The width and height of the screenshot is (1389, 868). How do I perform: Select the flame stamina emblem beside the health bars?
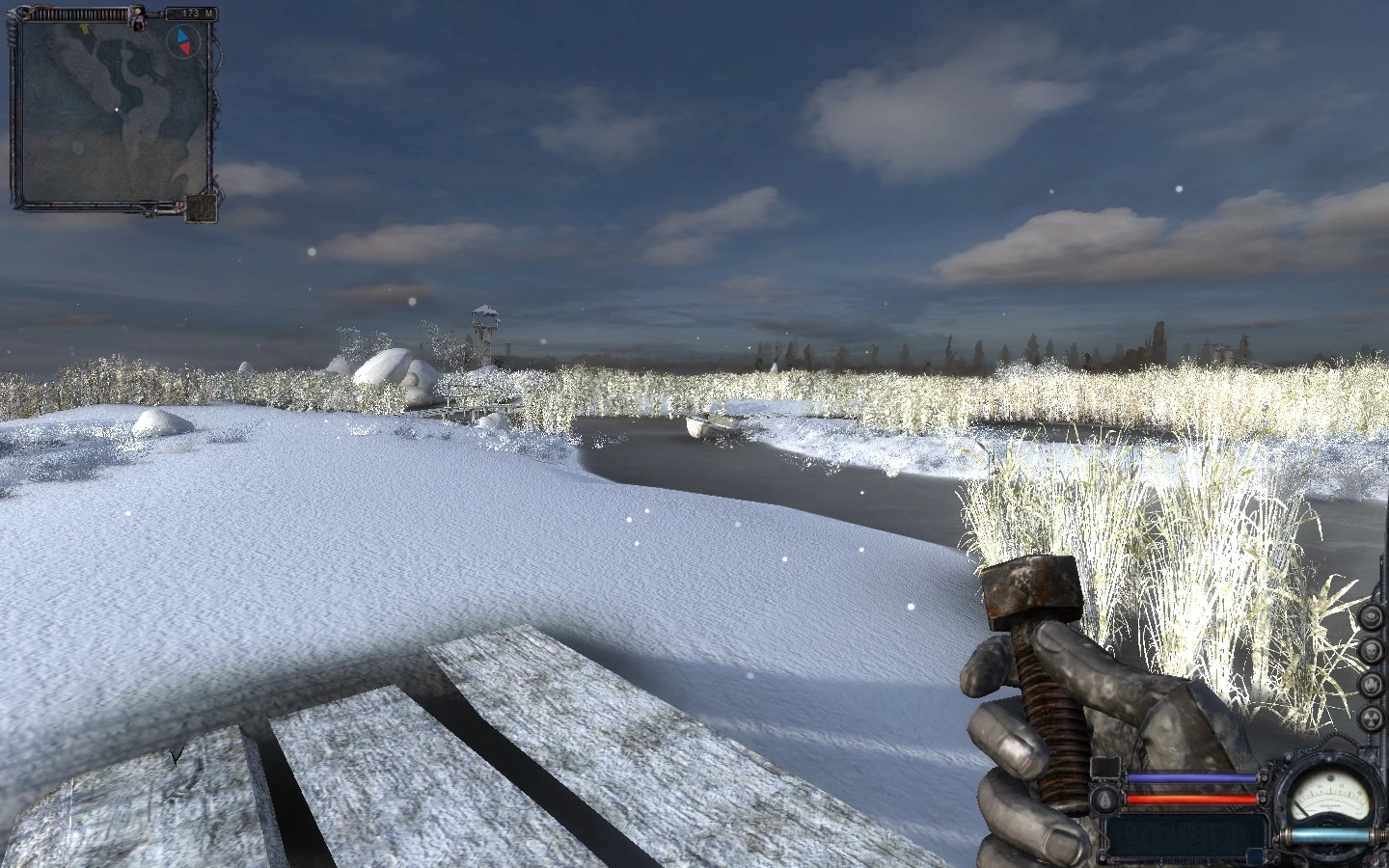click(x=1105, y=799)
